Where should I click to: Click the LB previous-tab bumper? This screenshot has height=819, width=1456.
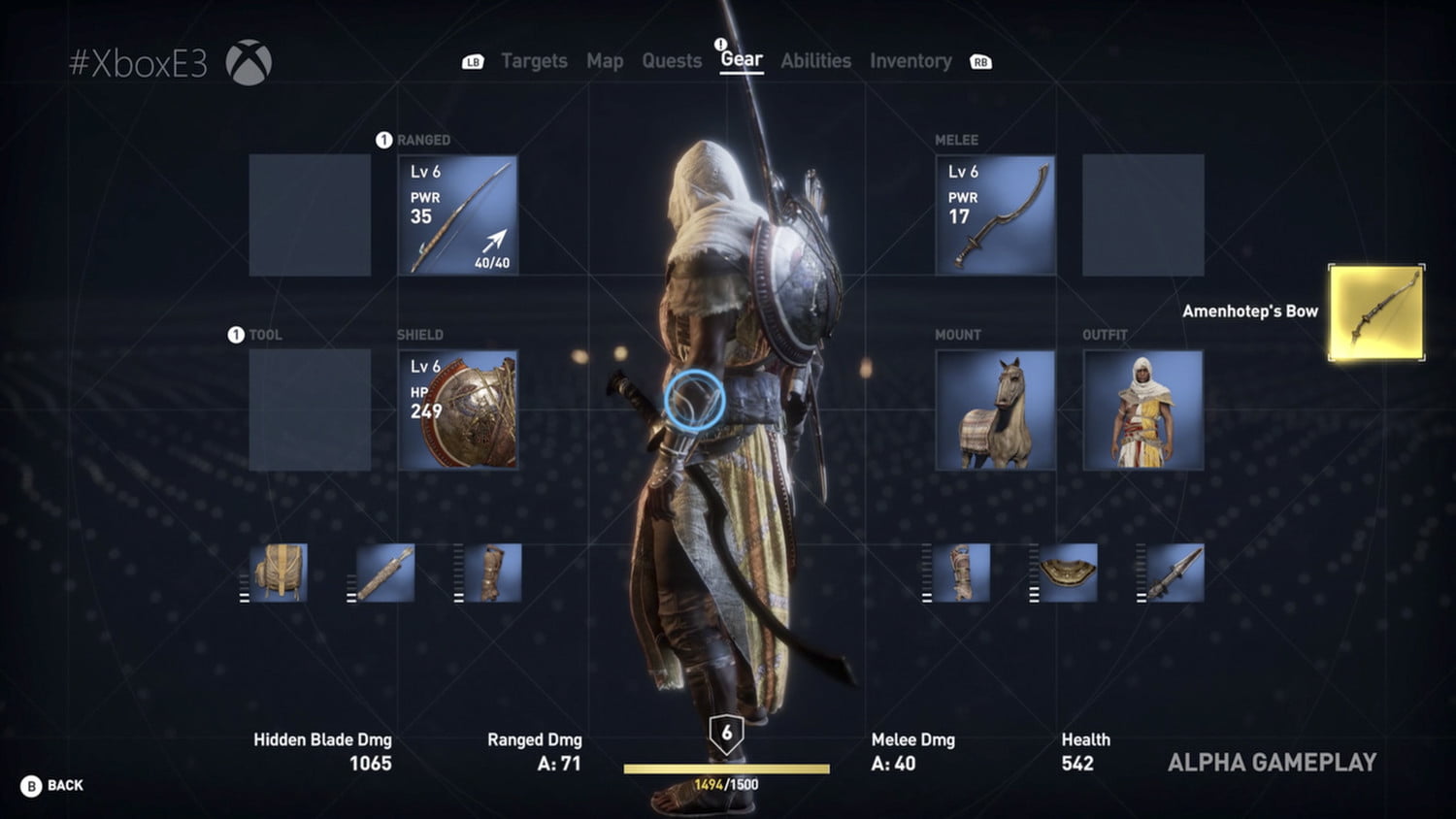[472, 61]
